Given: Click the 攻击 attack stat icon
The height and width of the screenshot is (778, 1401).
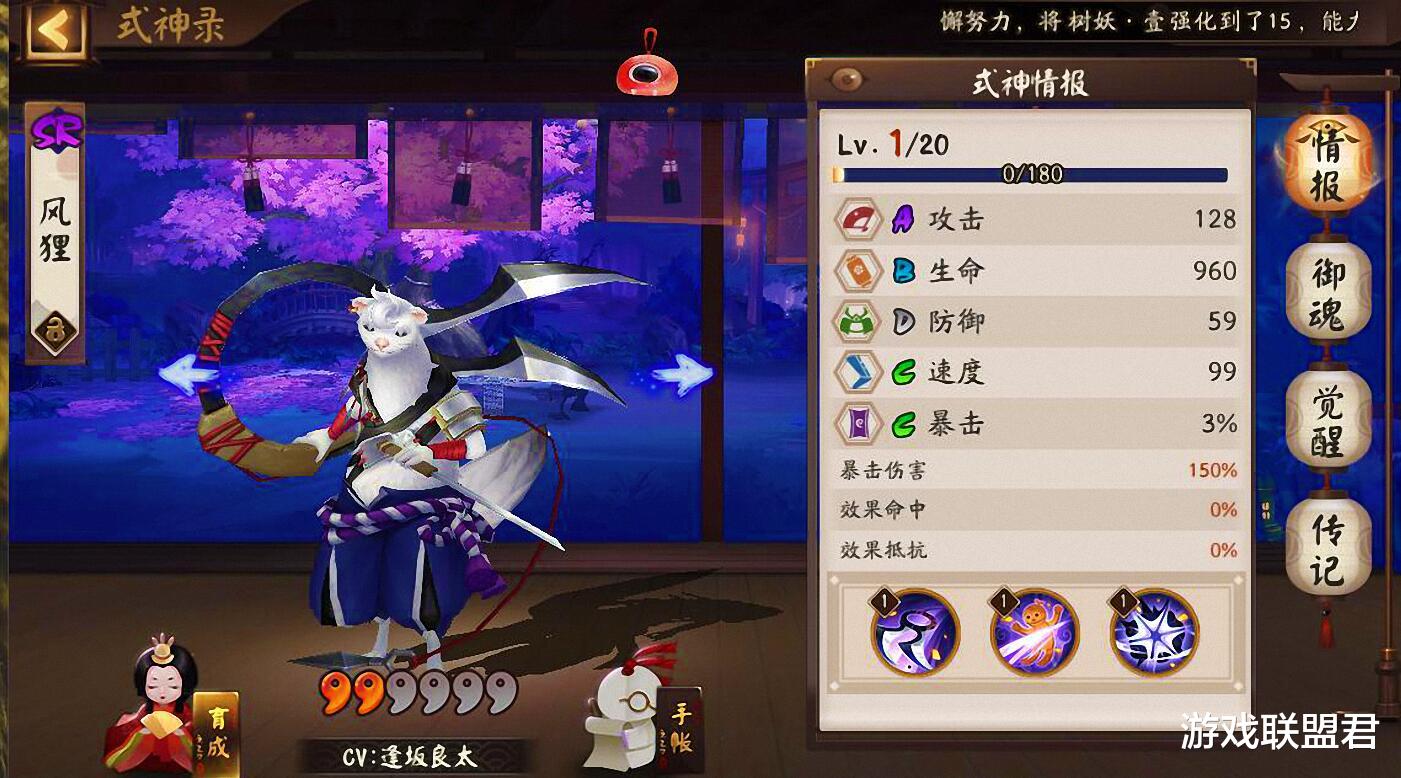Looking at the screenshot, I should [860, 220].
